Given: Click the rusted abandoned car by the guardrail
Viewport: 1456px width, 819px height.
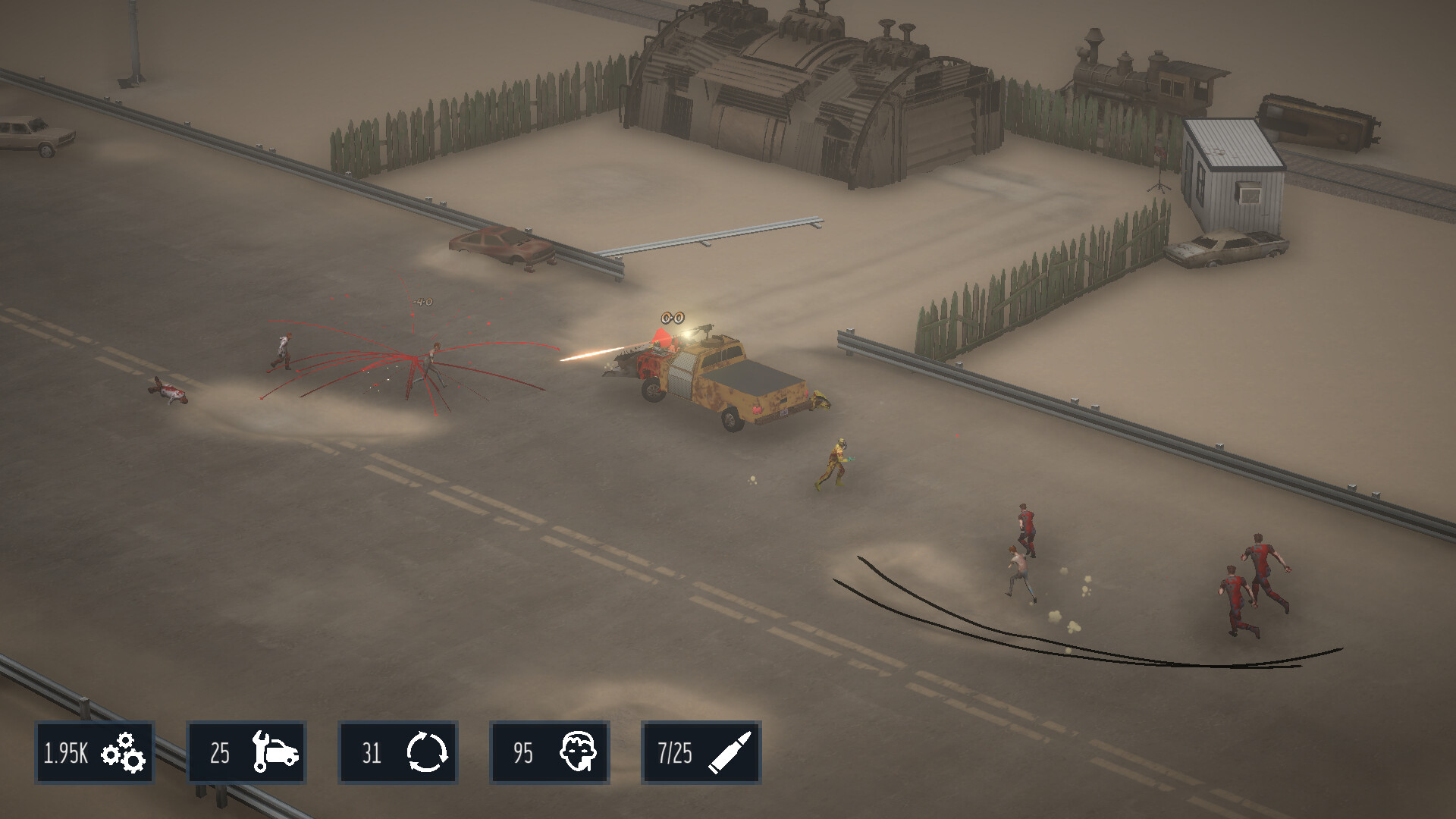Looking at the screenshot, I should tap(502, 246).
